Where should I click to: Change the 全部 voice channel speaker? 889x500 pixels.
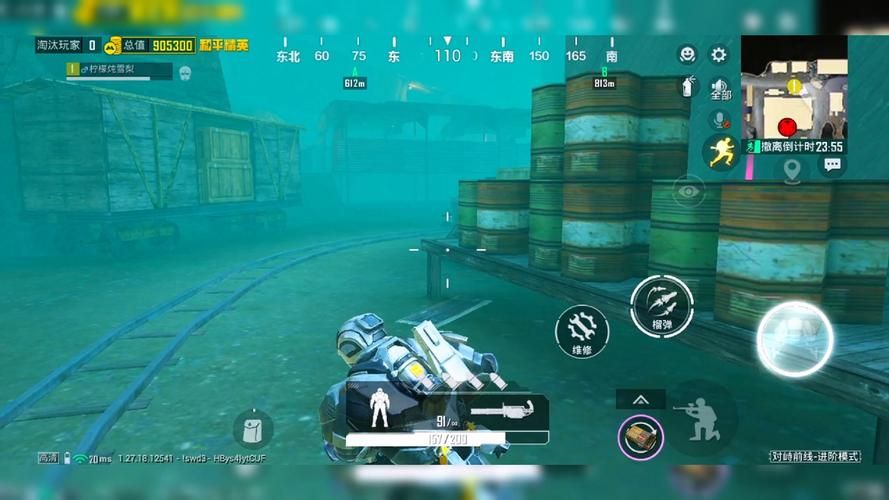pos(720,88)
